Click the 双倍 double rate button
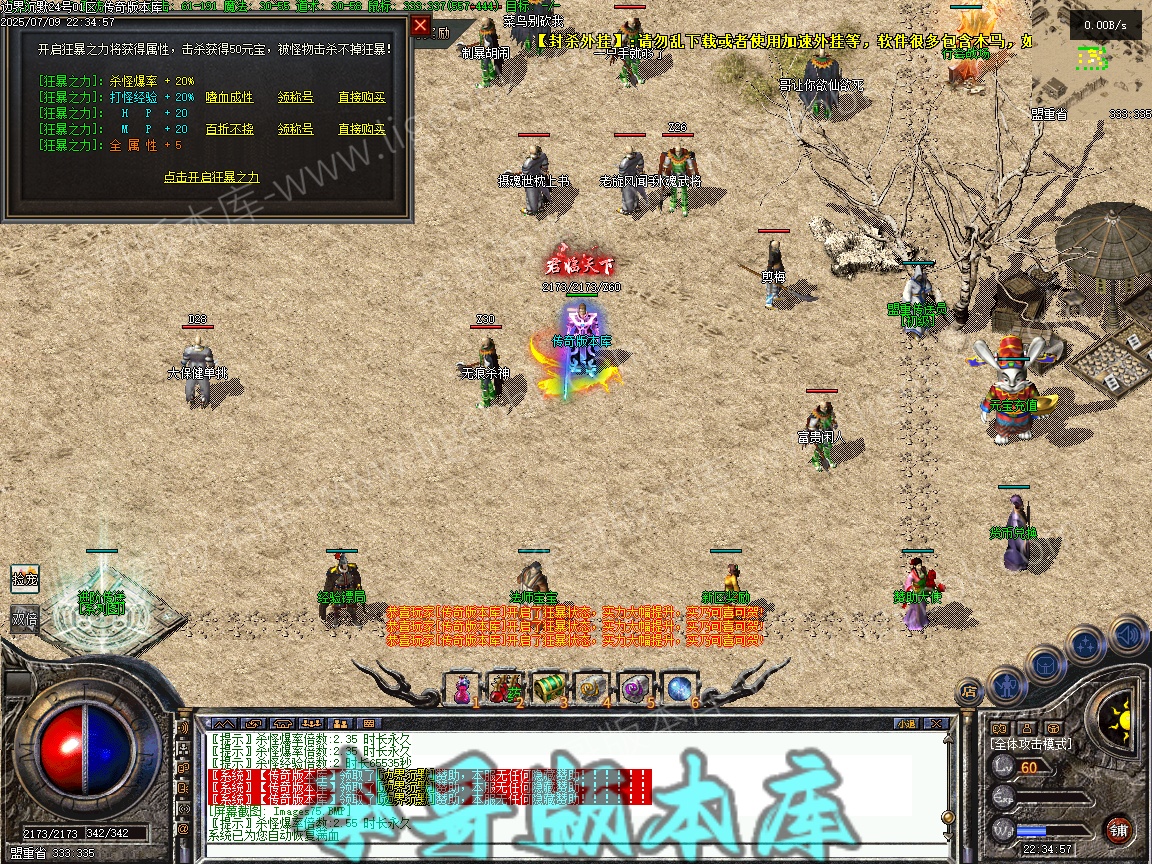The image size is (1152, 864). 24,619
